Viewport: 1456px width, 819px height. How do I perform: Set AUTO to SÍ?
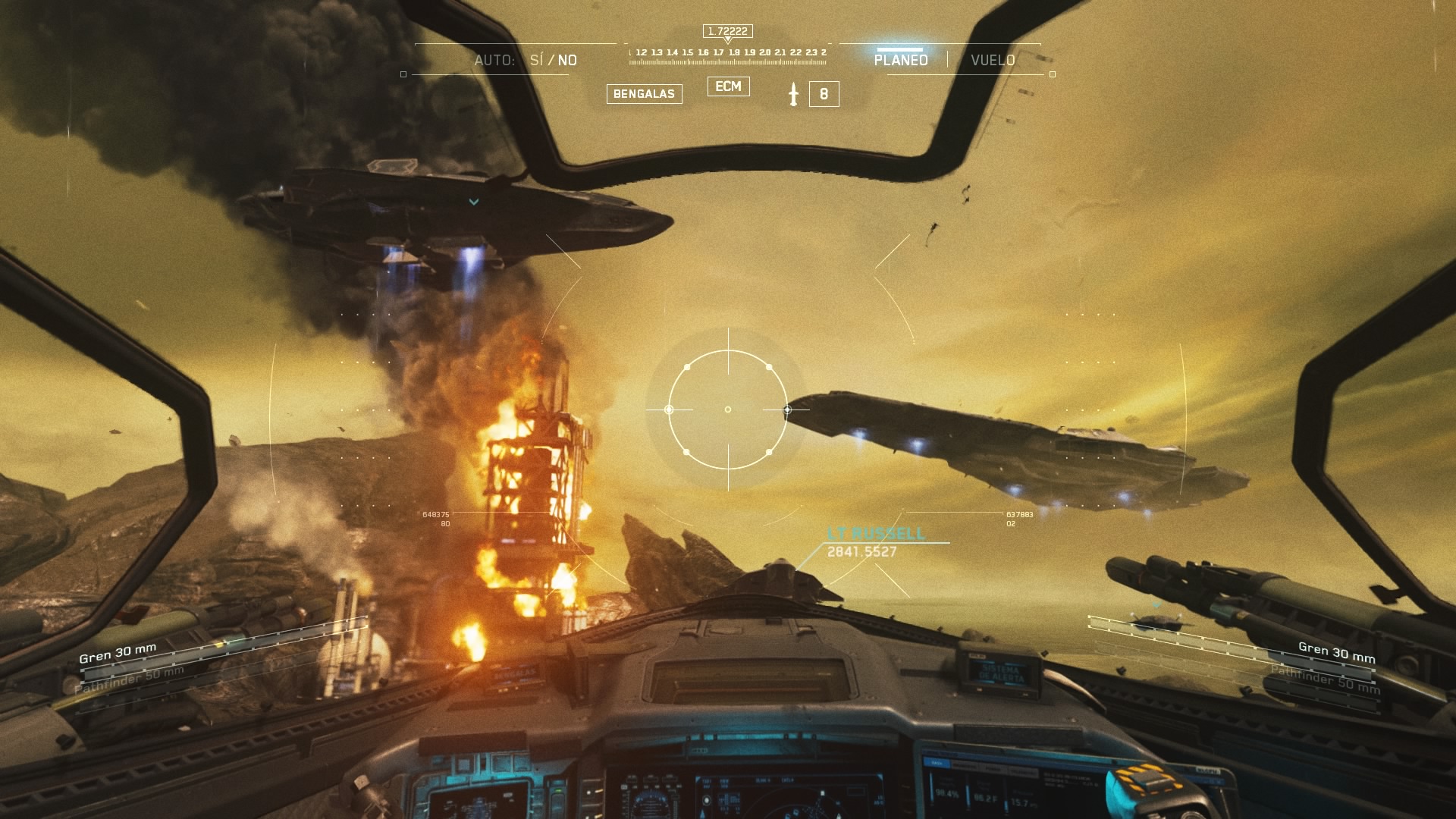[x=536, y=60]
